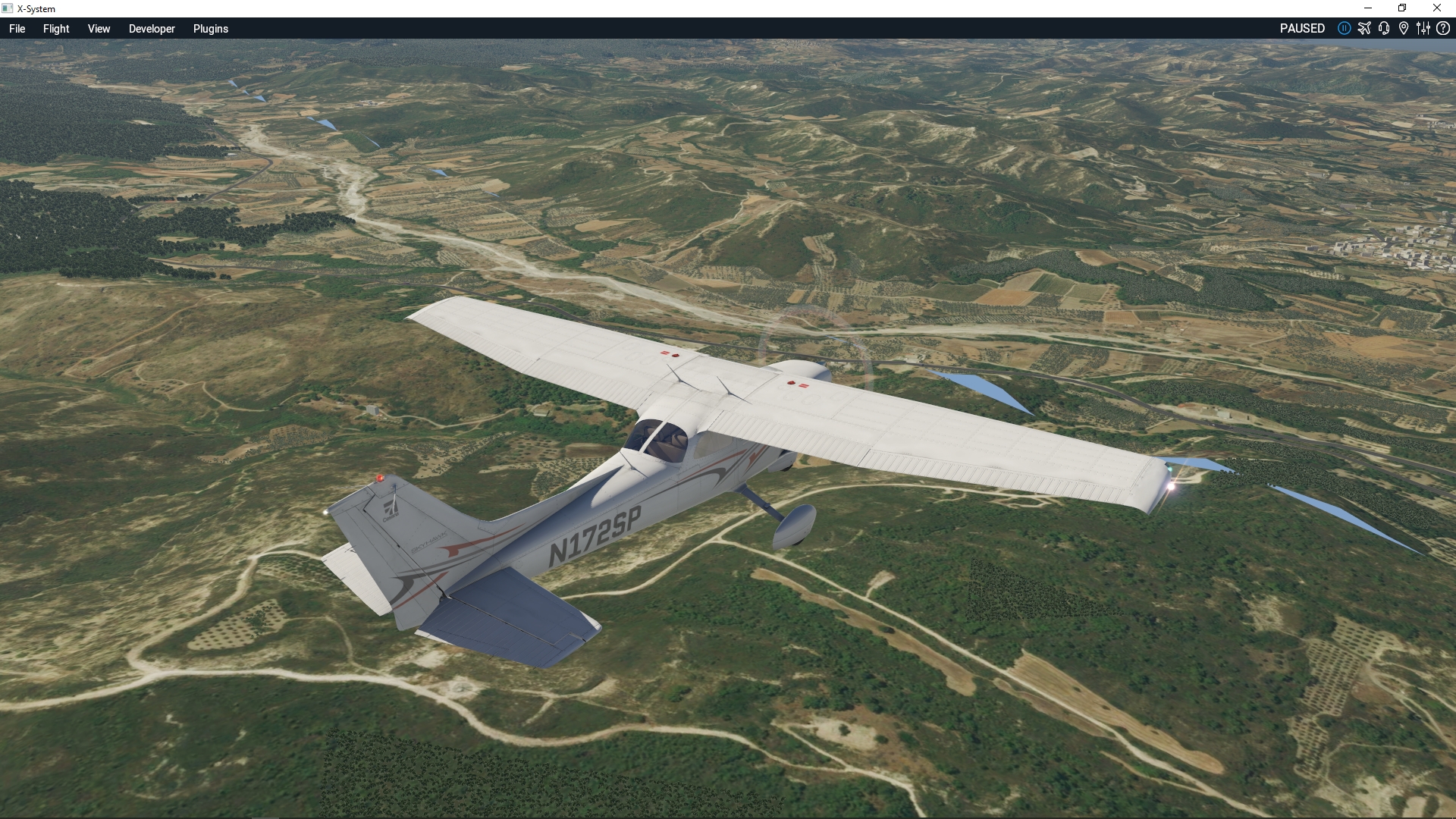
Task: Open the View menu
Action: (99, 29)
